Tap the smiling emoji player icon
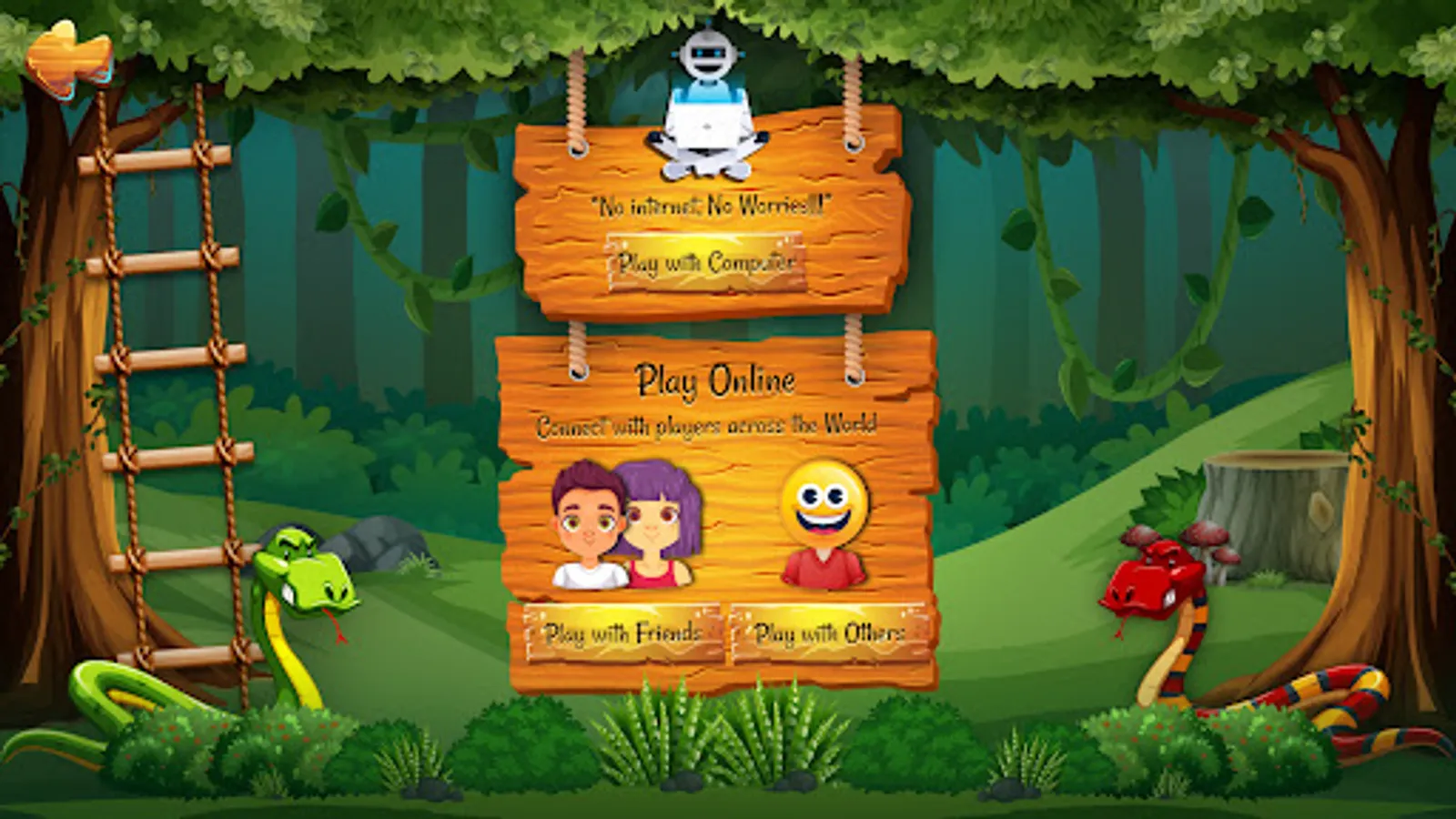This screenshot has width=1456, height=819. (x=822, y=519)
